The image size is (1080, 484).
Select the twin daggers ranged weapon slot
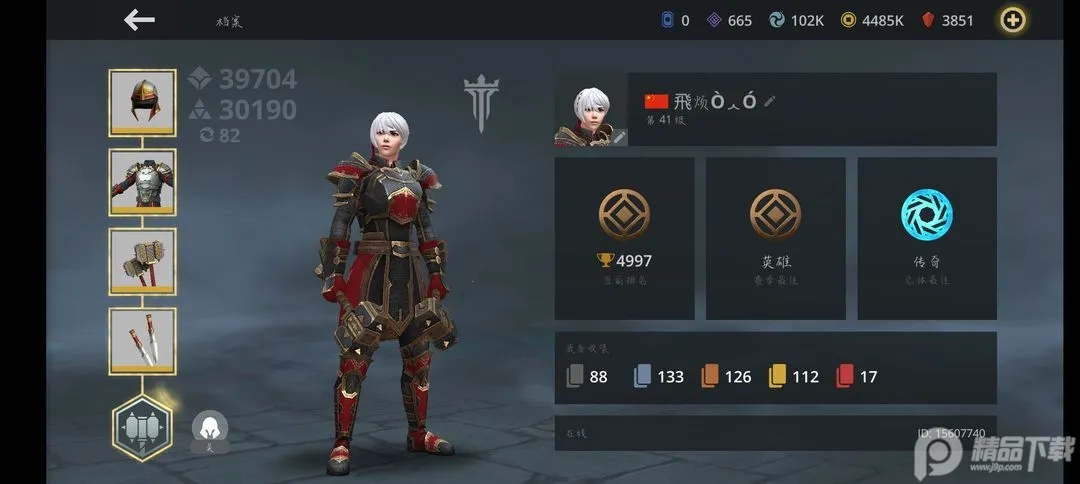142,340
